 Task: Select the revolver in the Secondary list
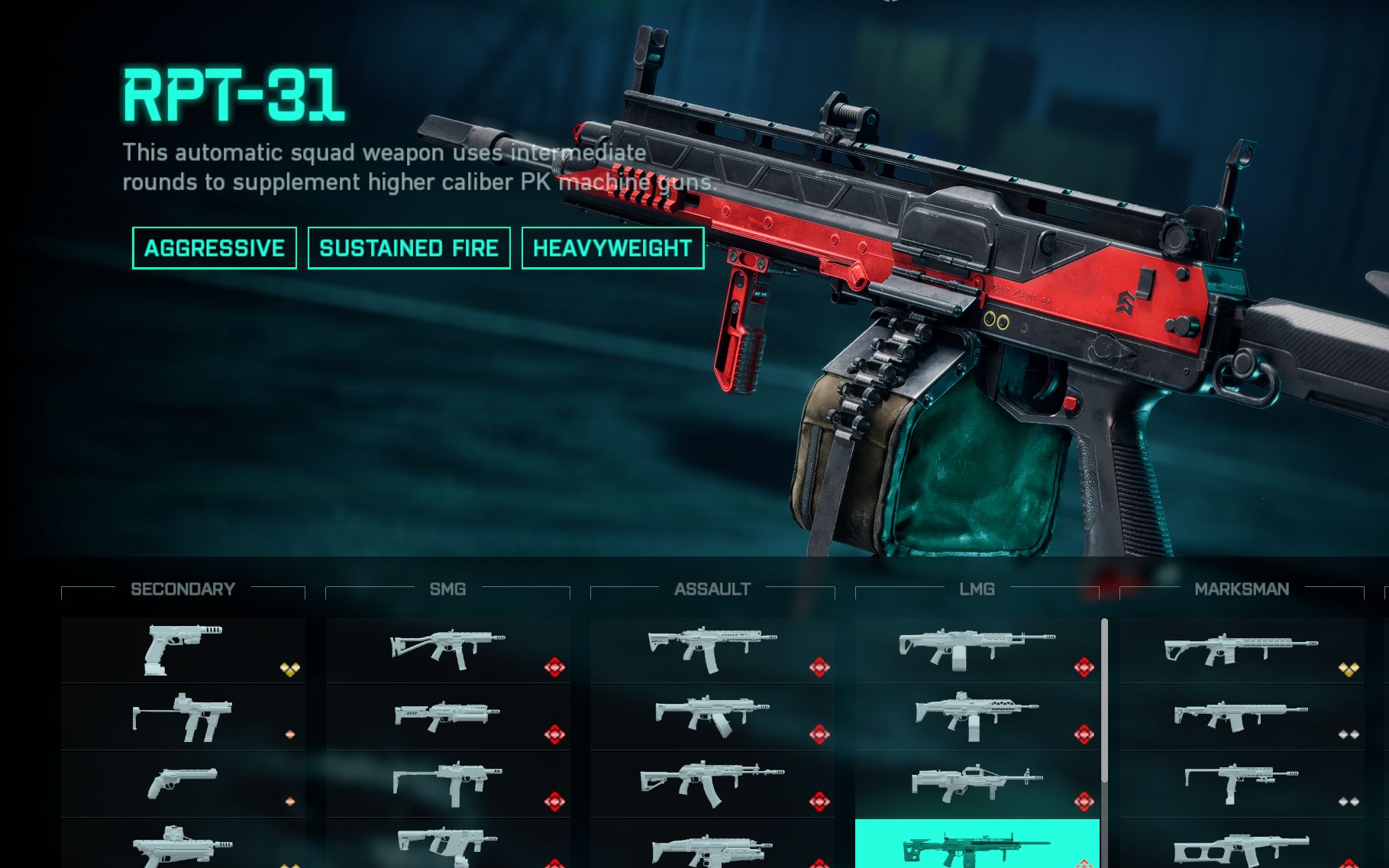click(x=183, y=783)
